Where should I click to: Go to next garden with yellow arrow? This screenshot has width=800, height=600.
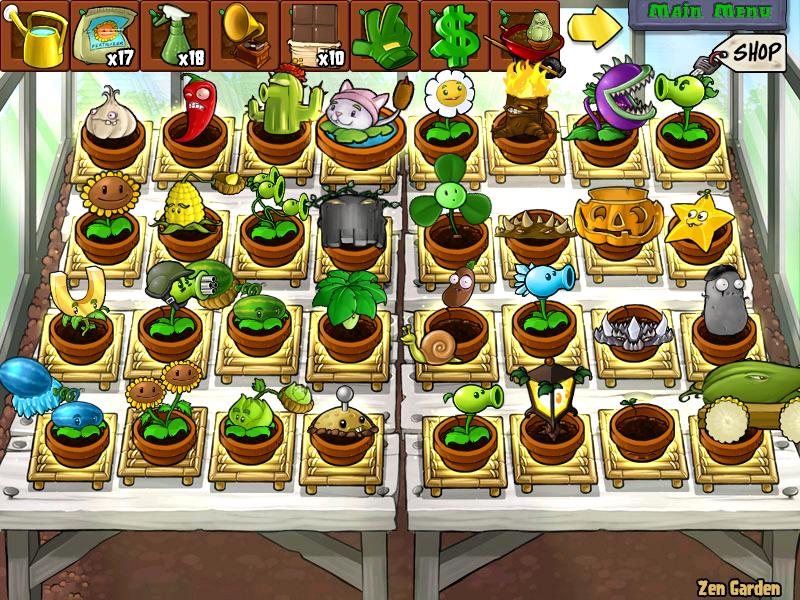(592, 29)
